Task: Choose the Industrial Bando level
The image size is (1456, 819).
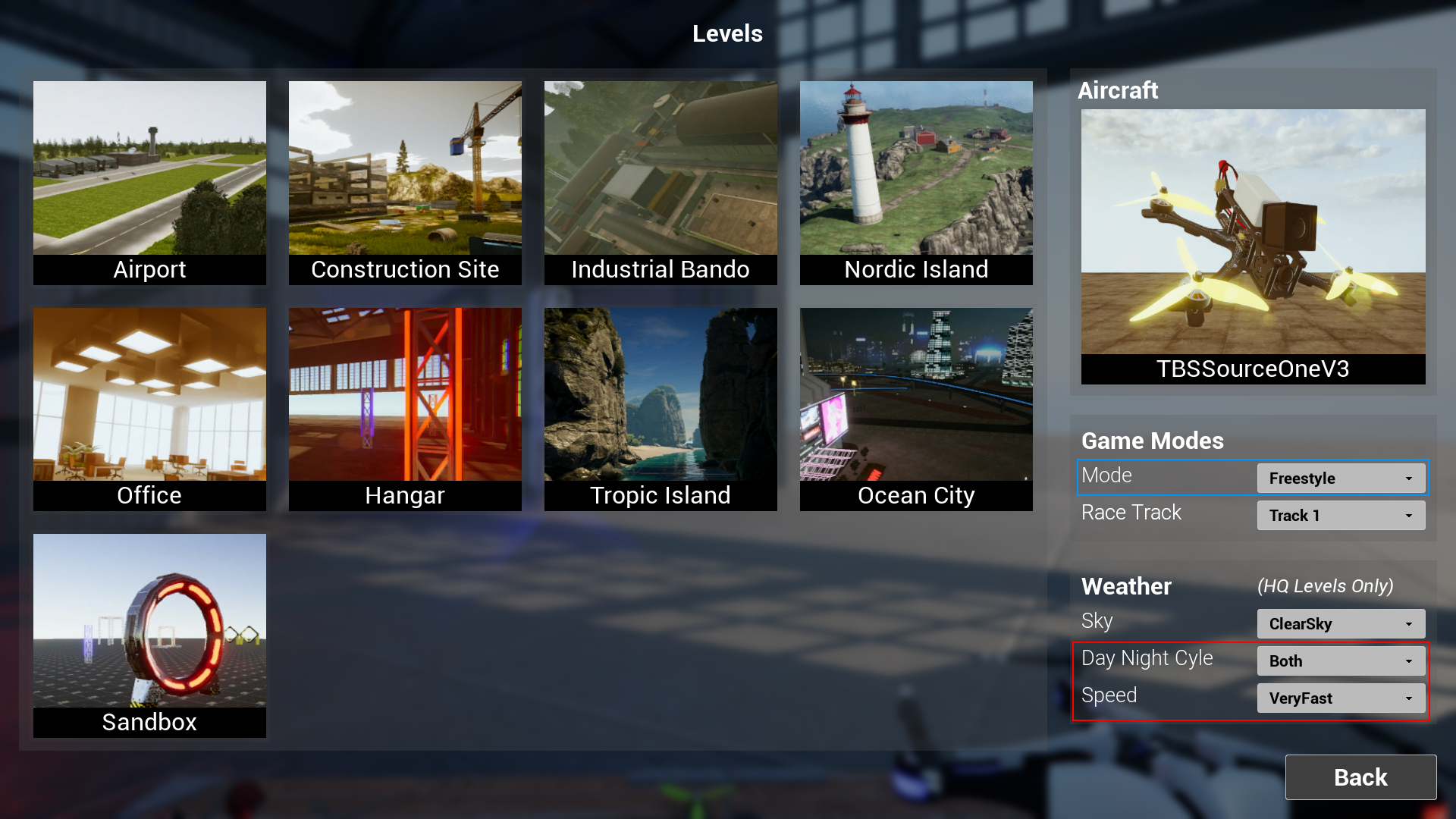Action: (x=660, y=182)
